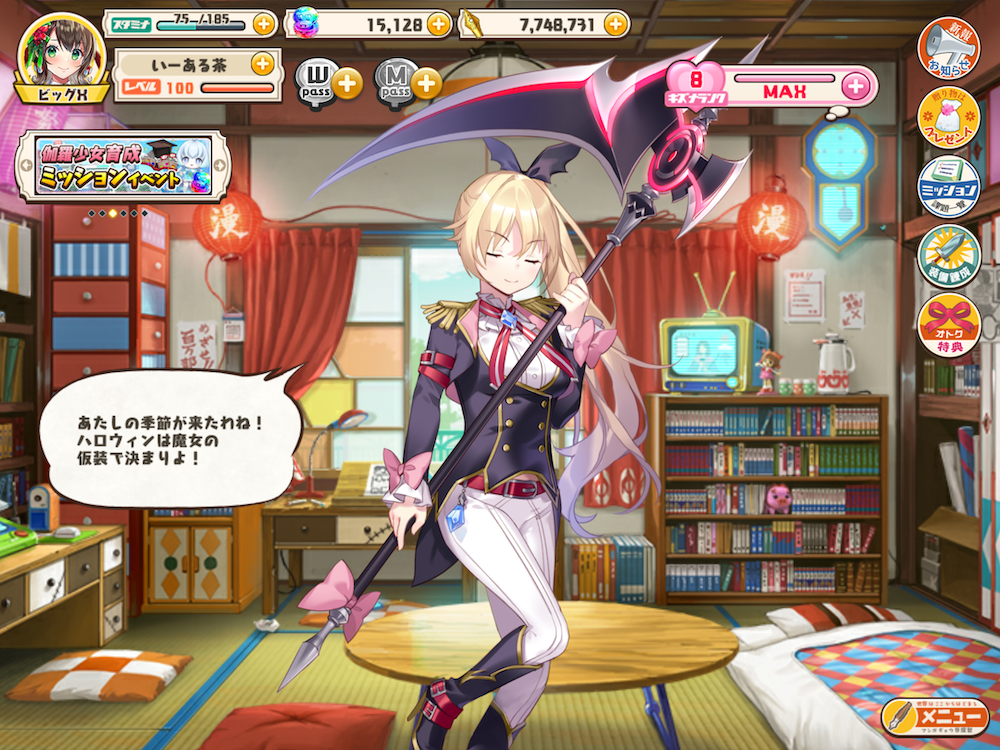Open the rocket item-use button
Image resolution: width=1000 pixels, height=750 pixels.
(948, 255)
